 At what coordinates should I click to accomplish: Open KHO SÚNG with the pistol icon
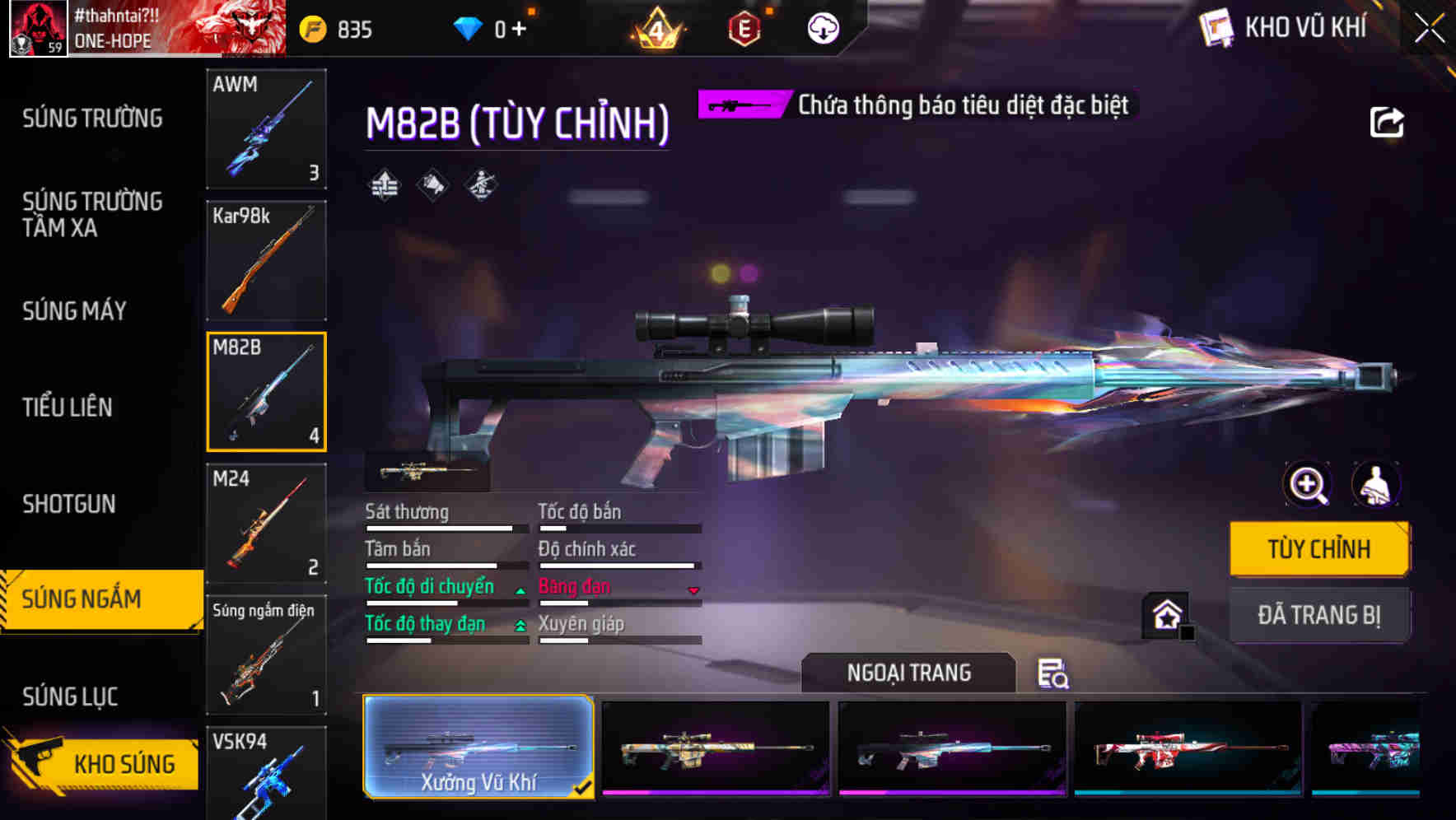100,763
